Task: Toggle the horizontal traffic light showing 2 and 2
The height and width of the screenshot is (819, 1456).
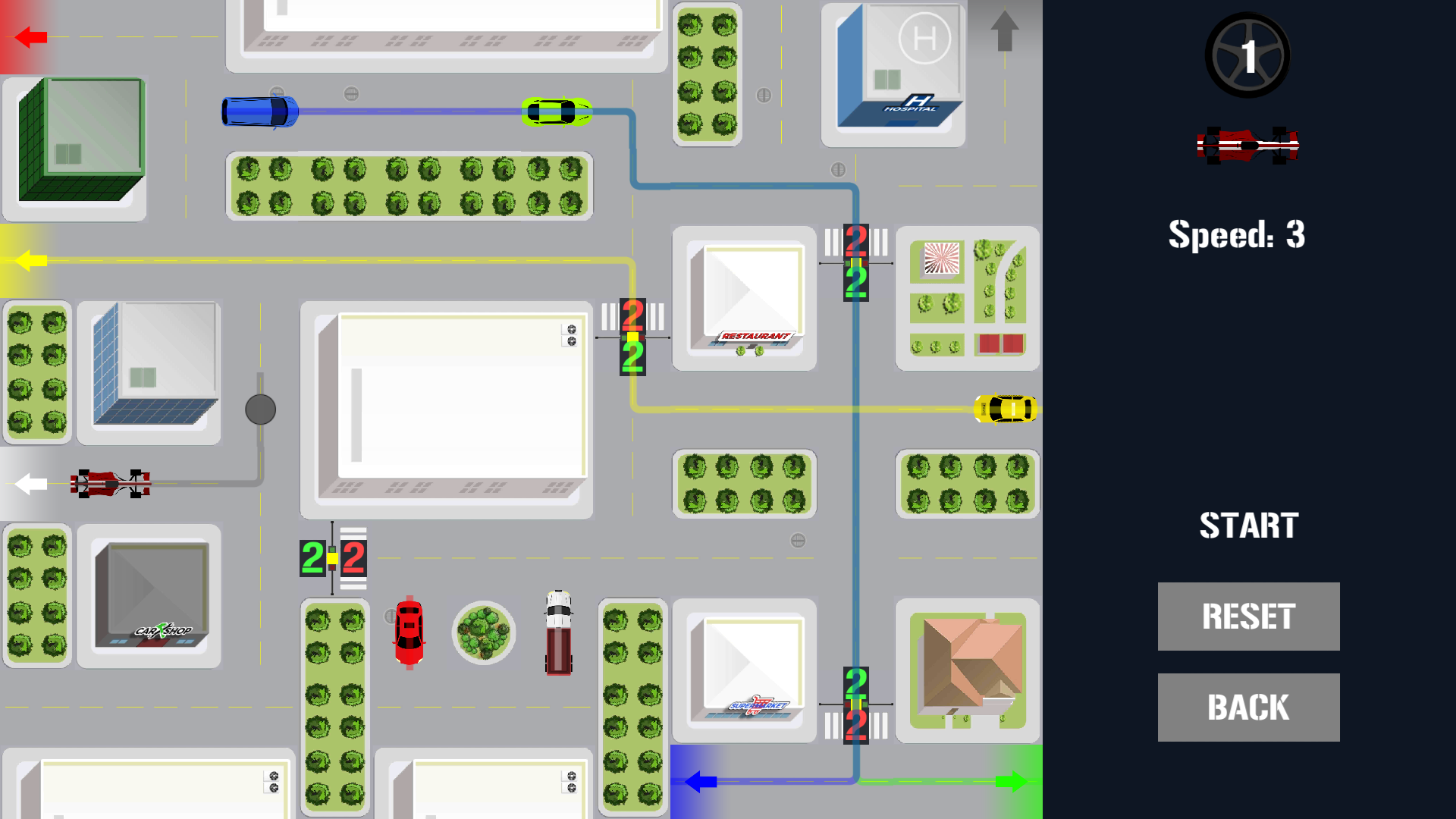Action: pyautogui.click(x=331, y=559)
